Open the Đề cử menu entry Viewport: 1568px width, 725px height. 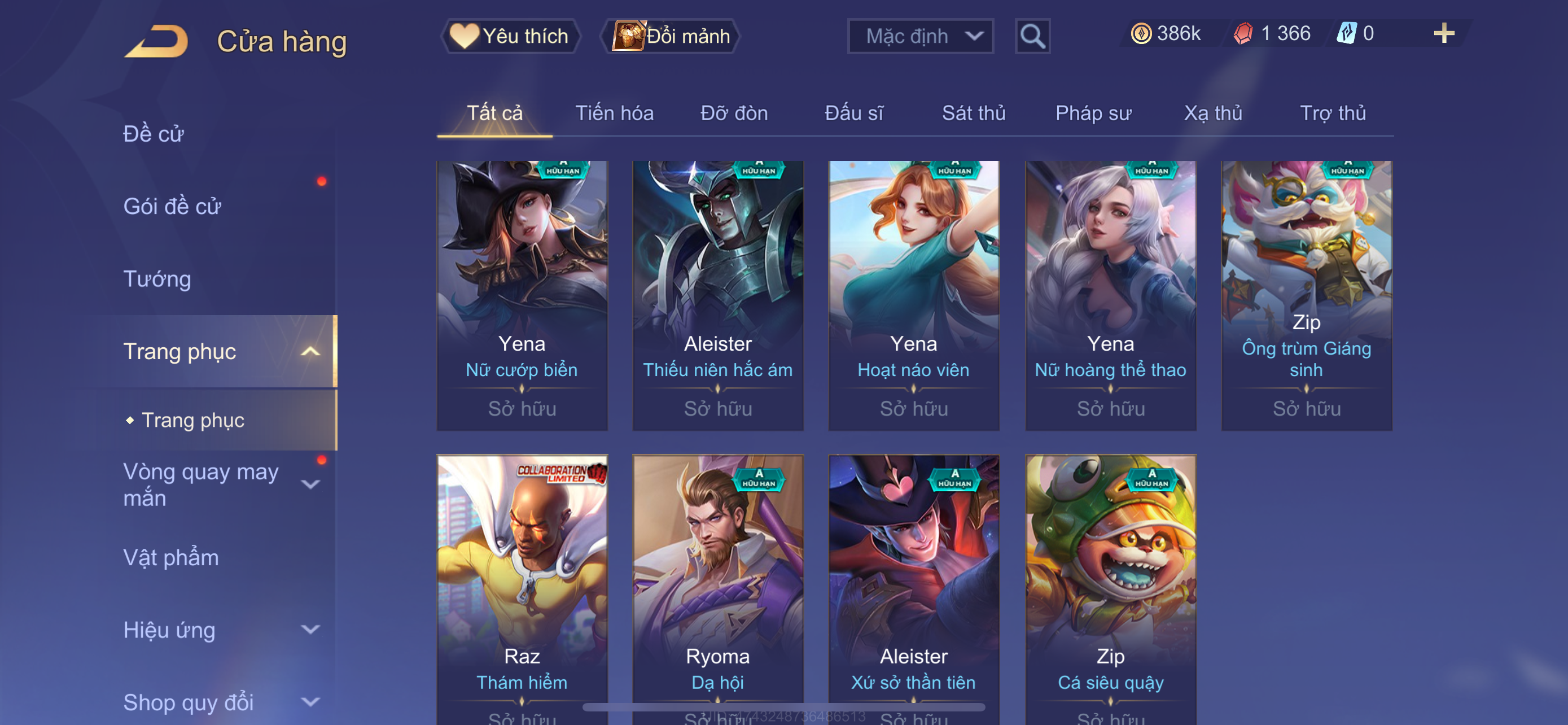coord(154,134)
